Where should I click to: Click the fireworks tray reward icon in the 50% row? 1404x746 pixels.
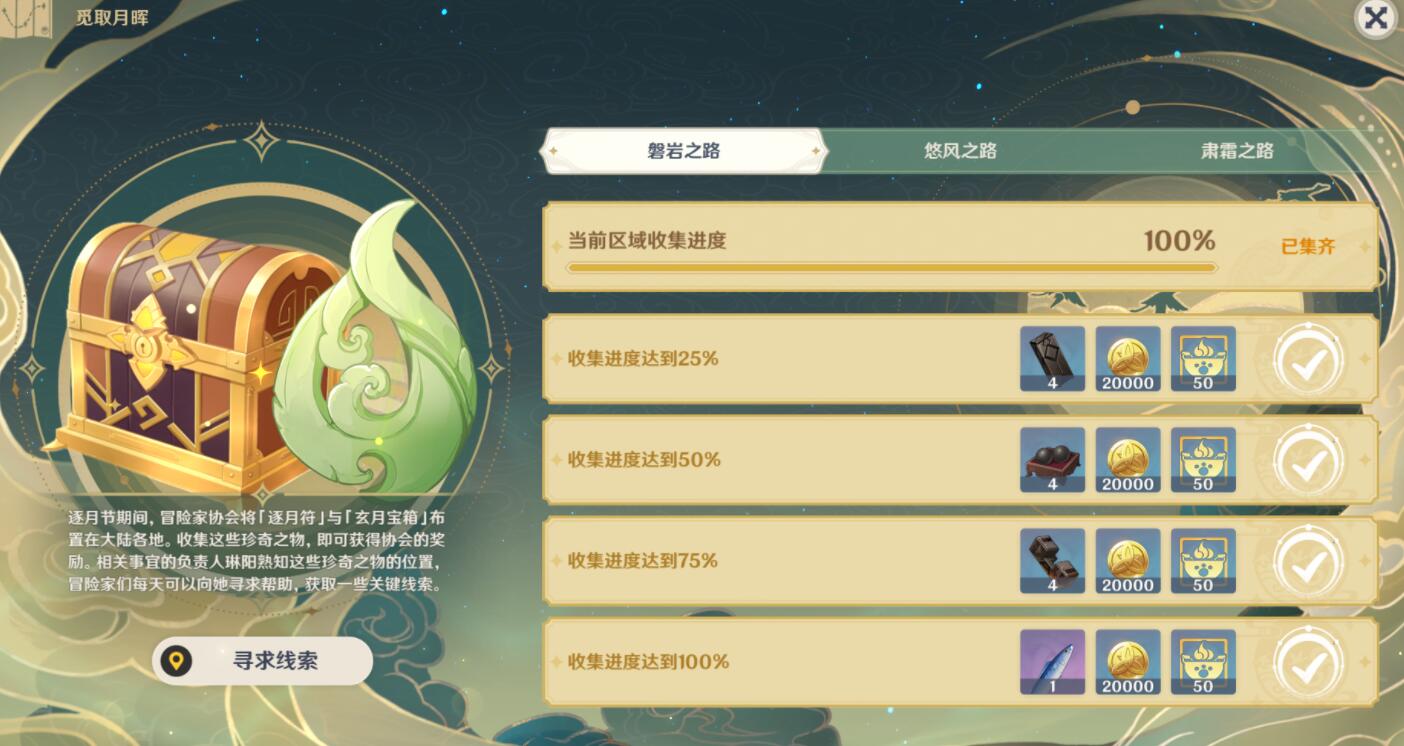click(x=1052, y=460)
